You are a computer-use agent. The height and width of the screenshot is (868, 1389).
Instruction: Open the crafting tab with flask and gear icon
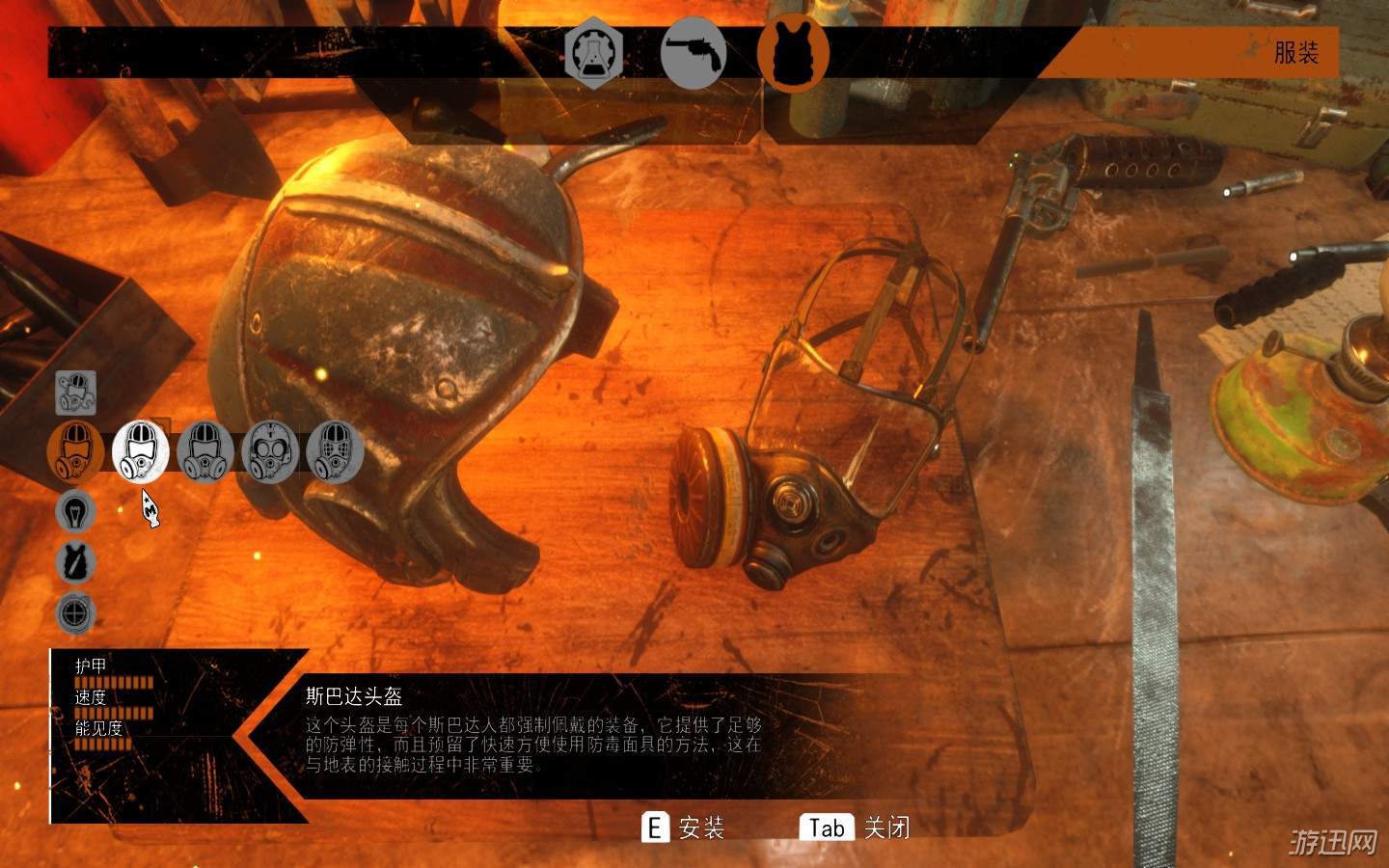[x=593, y=54]
